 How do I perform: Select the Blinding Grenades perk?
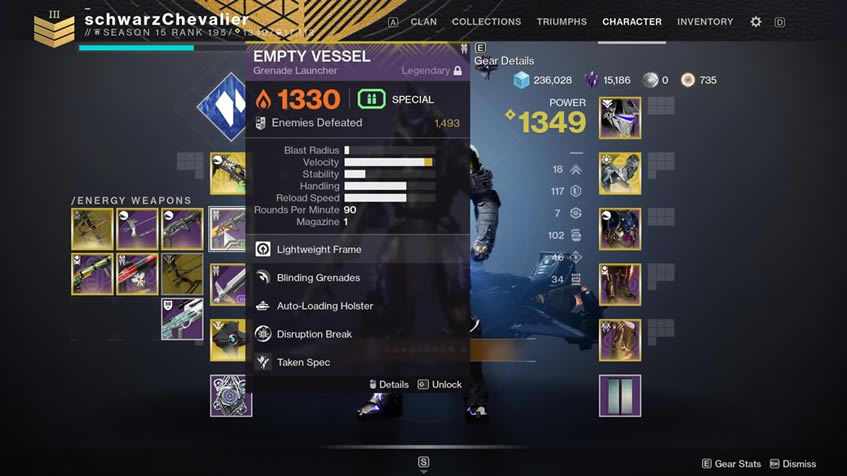coord(318,278)
